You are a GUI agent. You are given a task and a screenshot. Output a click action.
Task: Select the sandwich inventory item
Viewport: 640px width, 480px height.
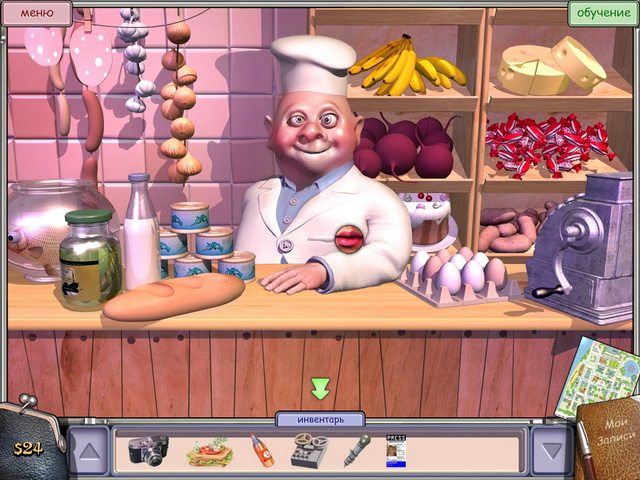(x=209, y=452)
